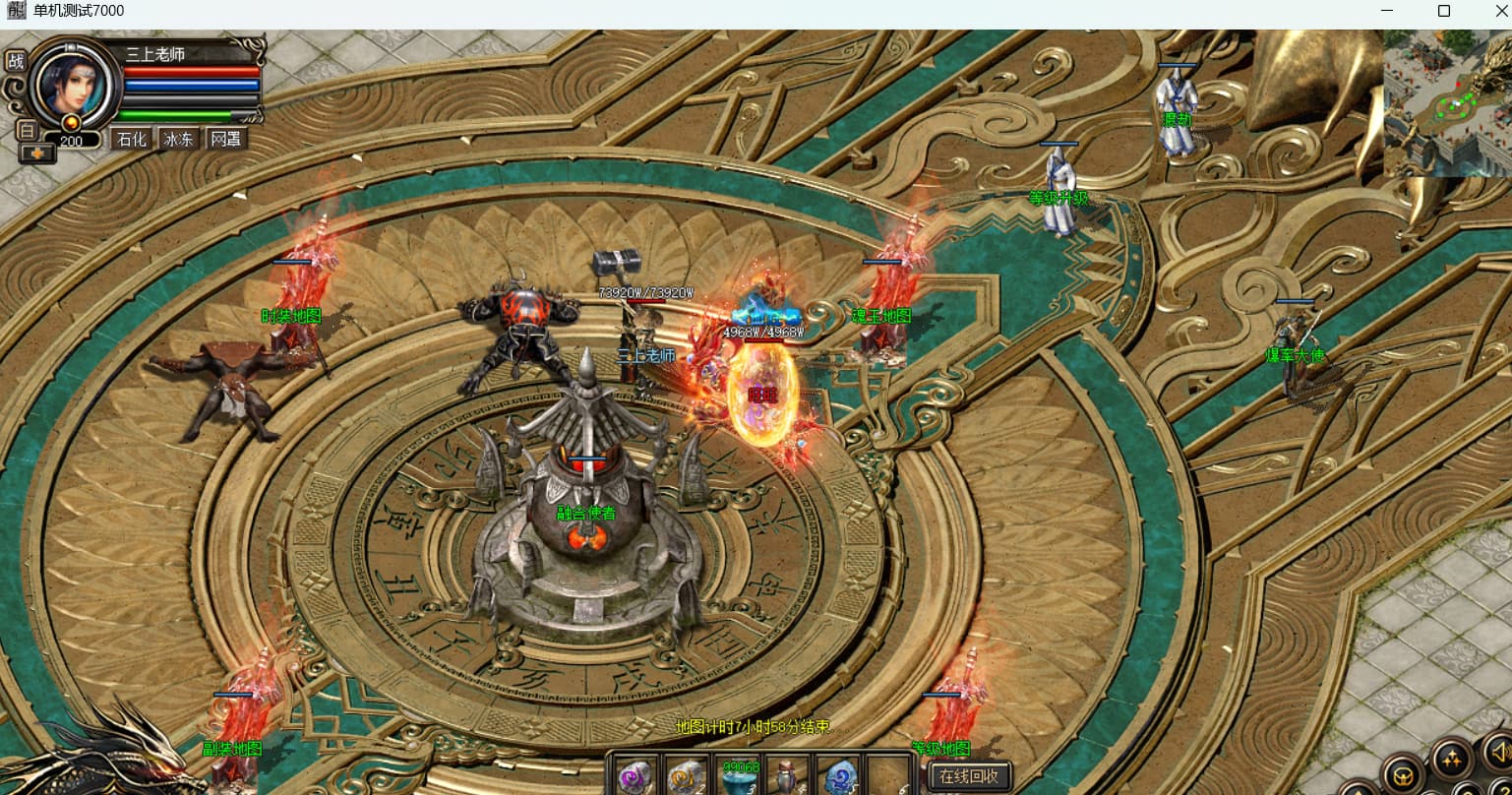Toggle the 白 button beside the portrait
The height and width of the screenshot is (795, 1512).
point(28,130)
